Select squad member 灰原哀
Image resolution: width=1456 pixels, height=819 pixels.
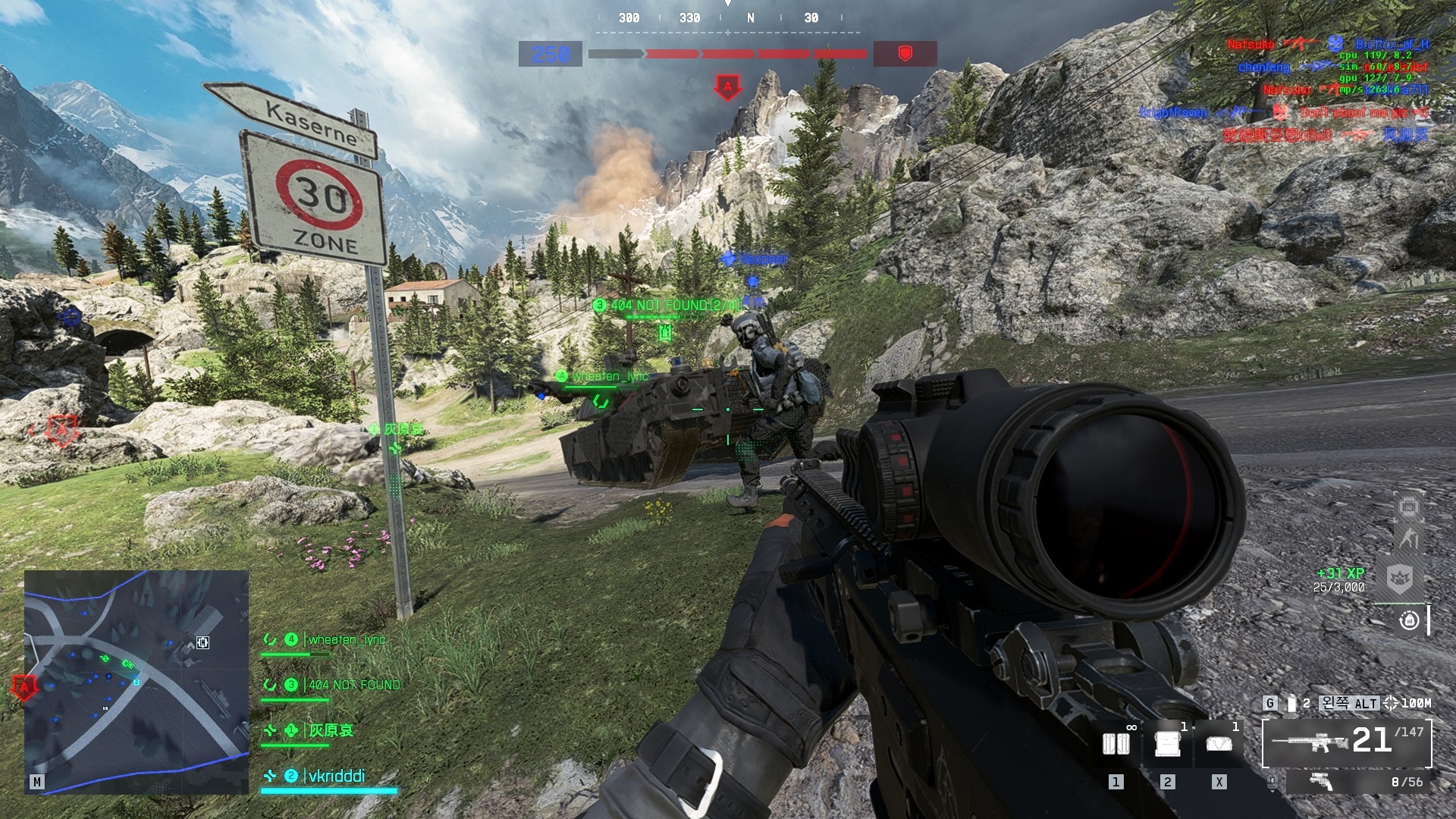(331, 731)
